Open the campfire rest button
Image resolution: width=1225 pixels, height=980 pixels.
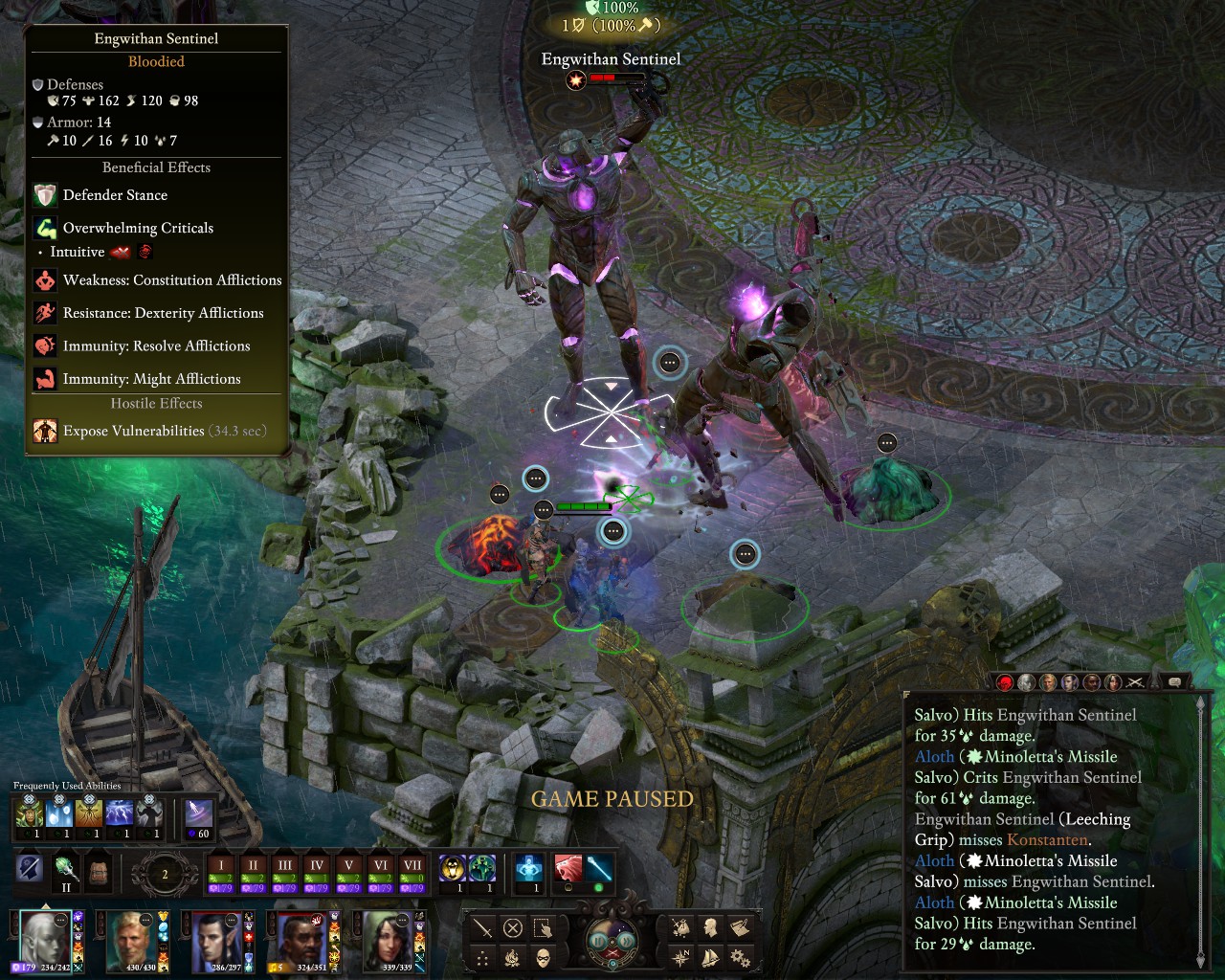[513, 957]
